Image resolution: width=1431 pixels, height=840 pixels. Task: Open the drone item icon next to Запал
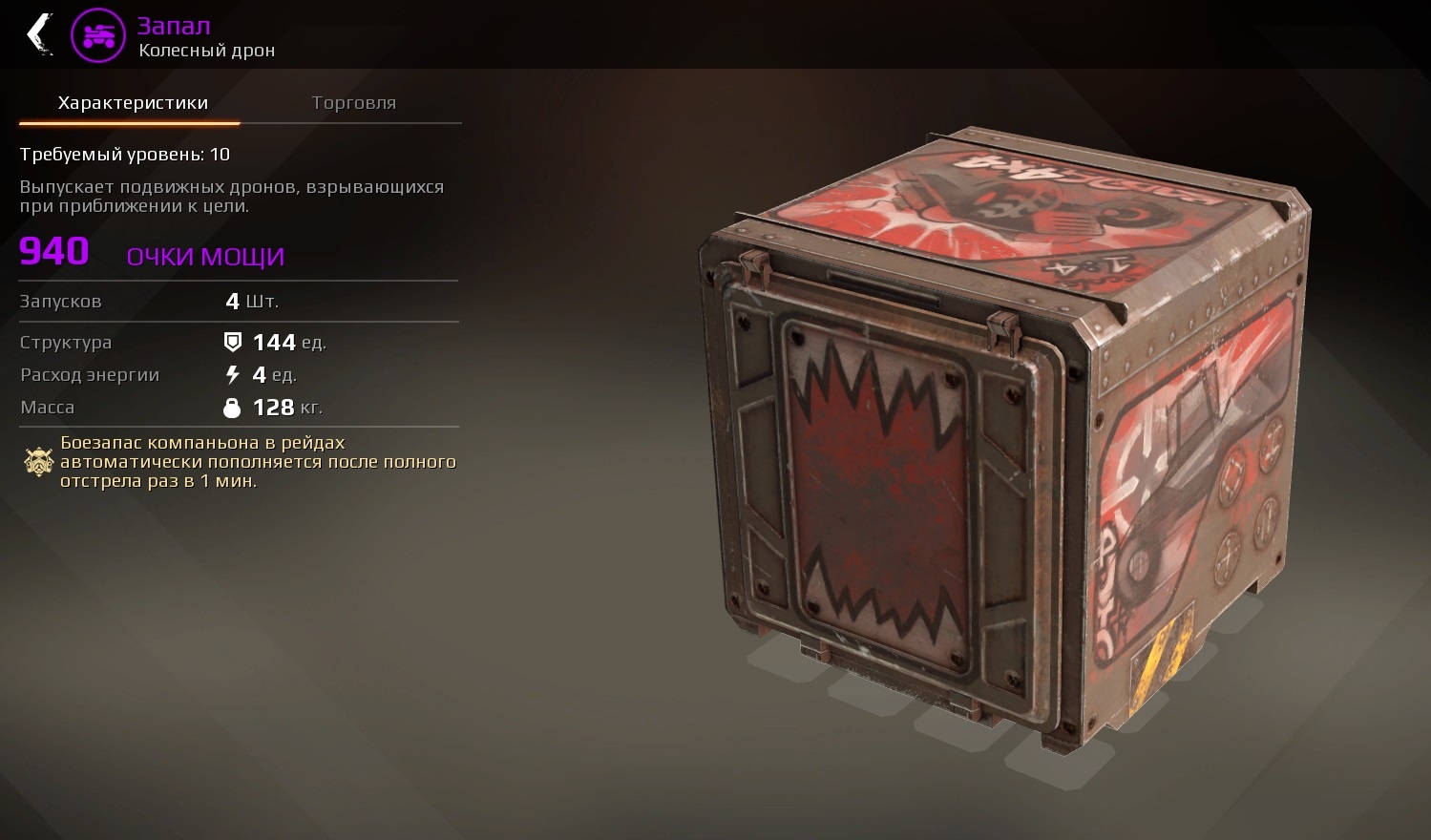coord(98,34)
